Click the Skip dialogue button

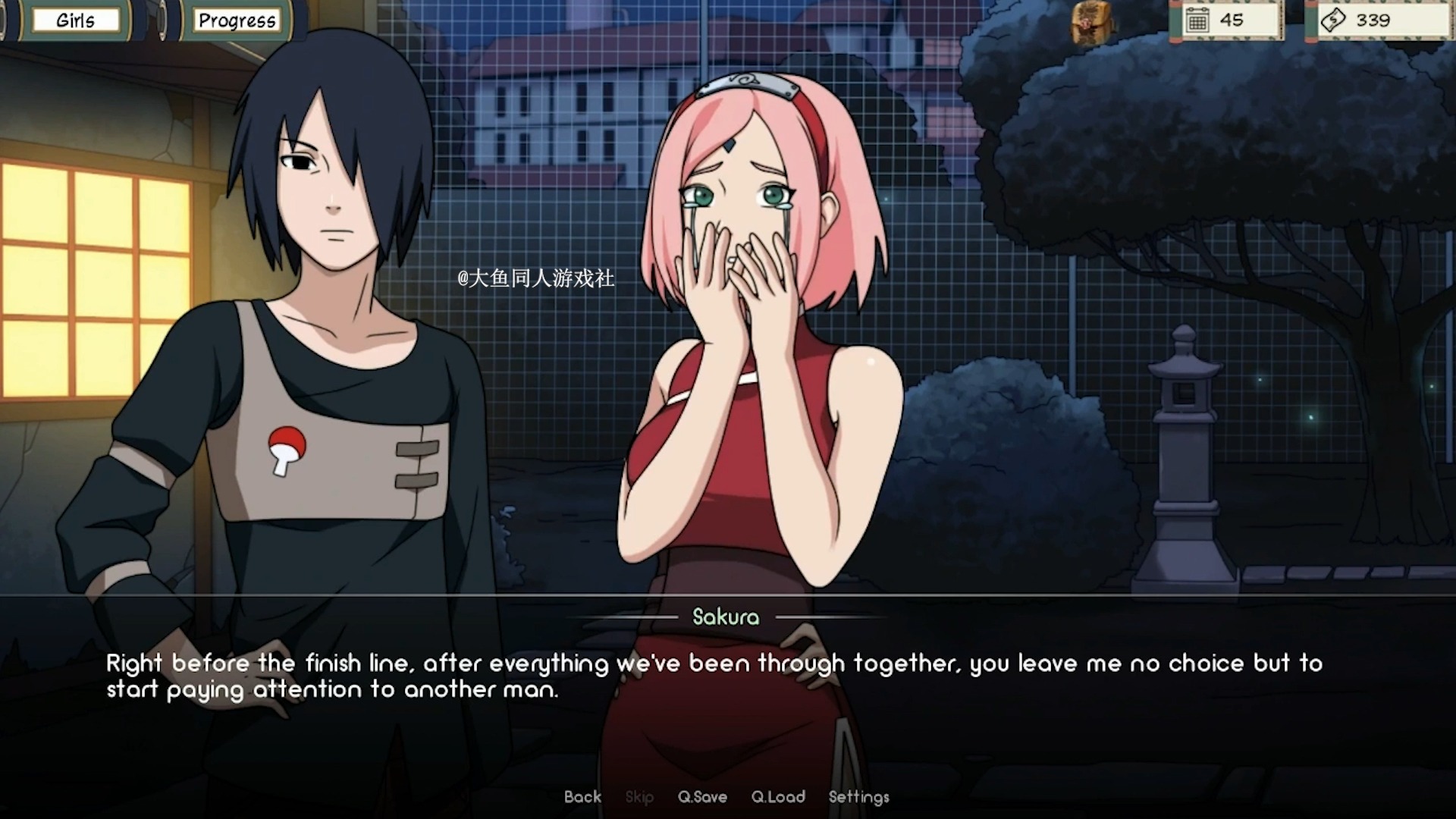[x=639, y=797]
